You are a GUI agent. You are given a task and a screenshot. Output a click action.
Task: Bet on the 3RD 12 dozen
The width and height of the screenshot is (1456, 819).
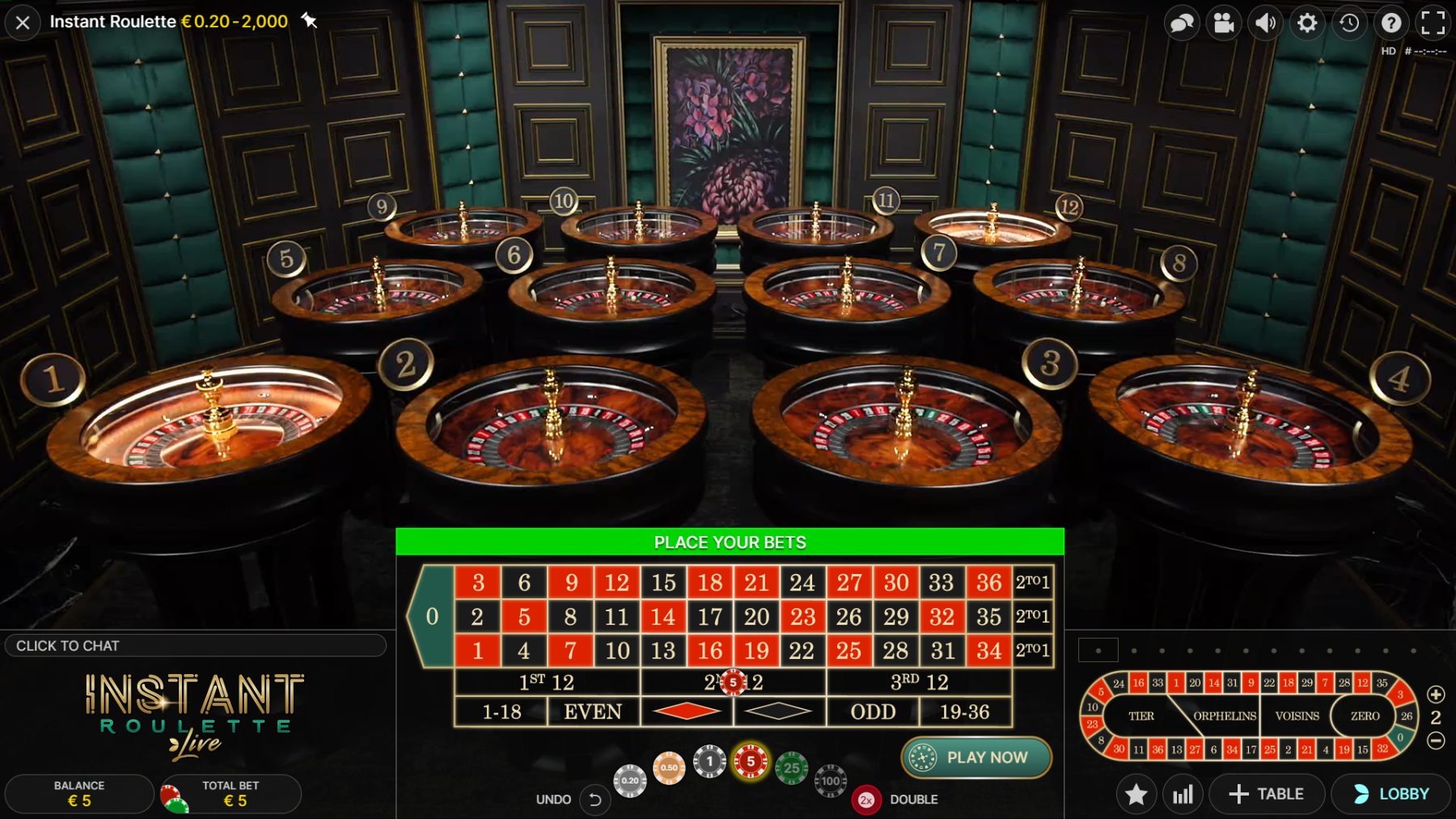pyautogui.click(x=919, y=682)
